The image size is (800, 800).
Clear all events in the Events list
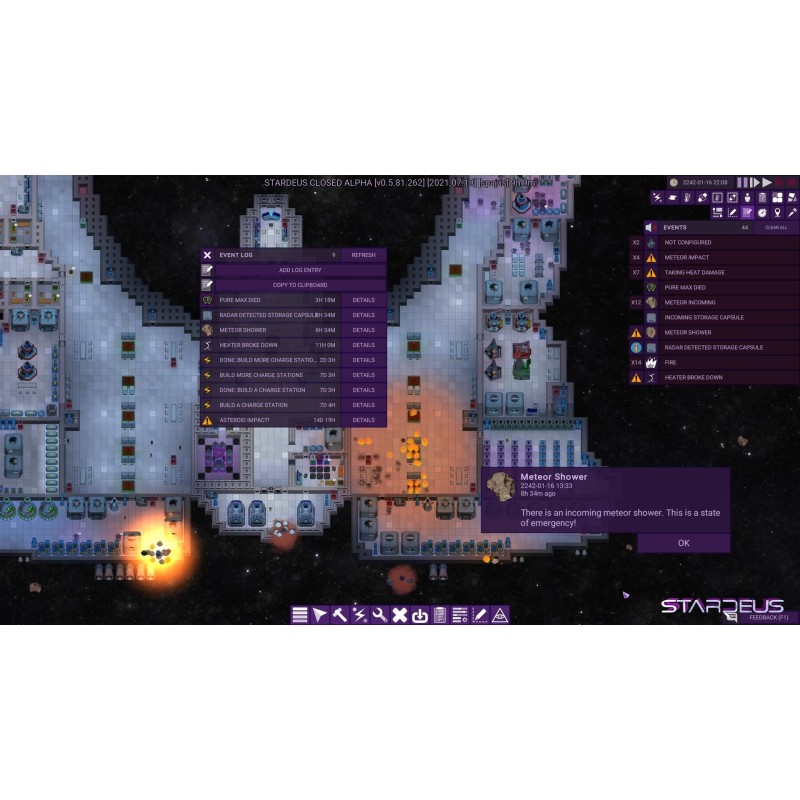pyautogui.click(x=776, y=228)
